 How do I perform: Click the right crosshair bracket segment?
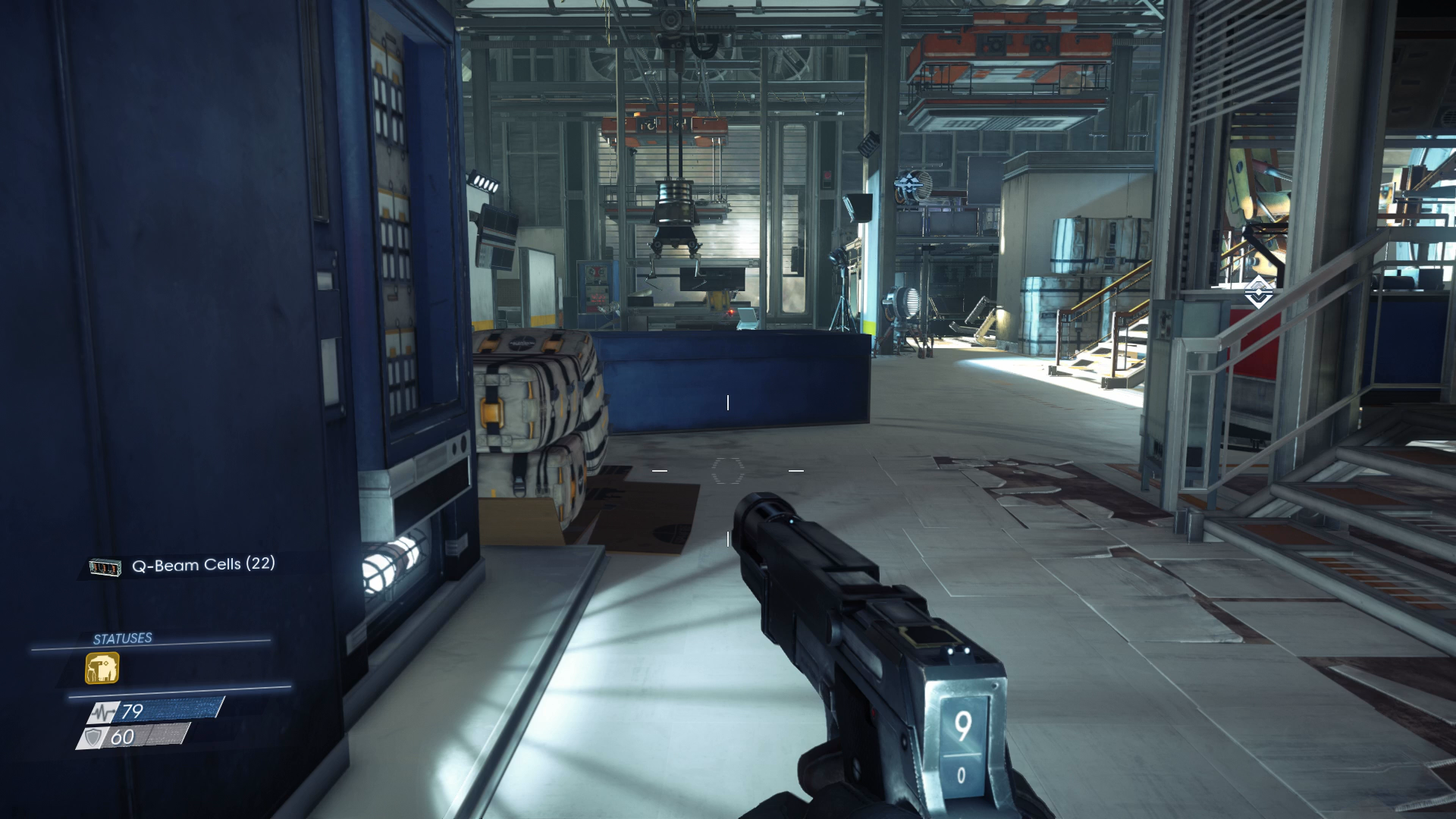click(x=795, y=471)
